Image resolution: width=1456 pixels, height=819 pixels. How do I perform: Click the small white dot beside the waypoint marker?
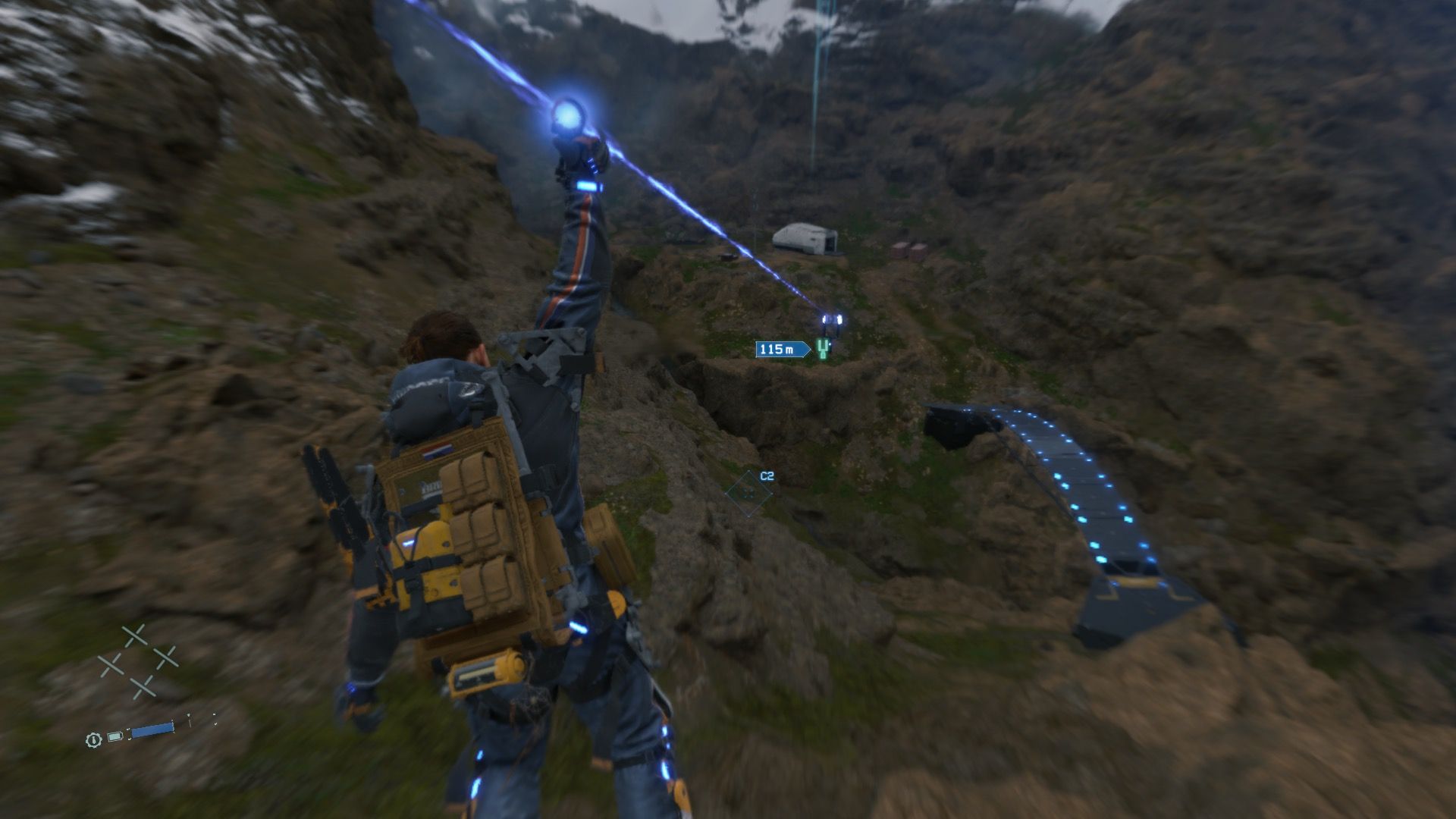point(830,344)
